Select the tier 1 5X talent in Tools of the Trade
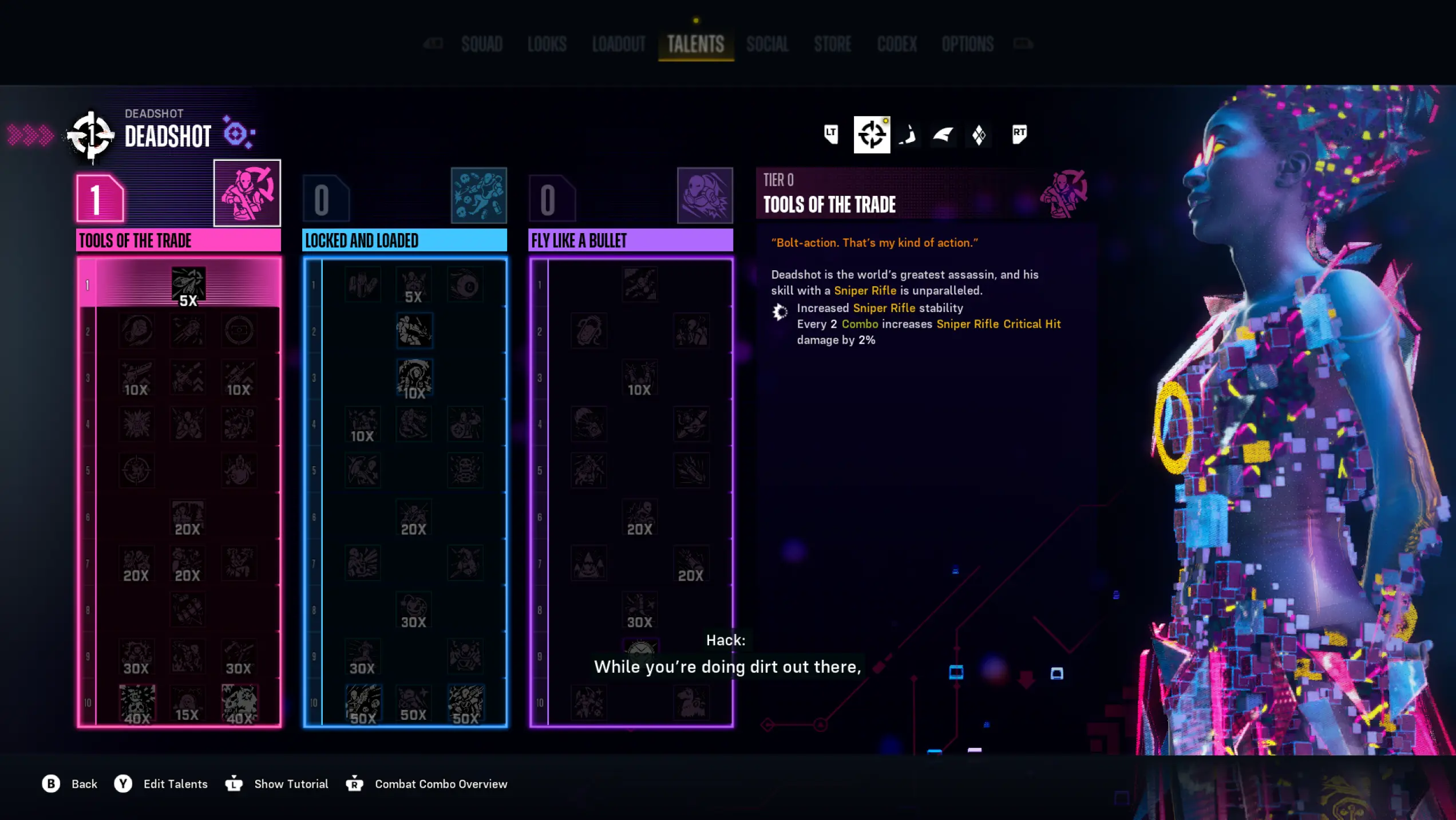This screenshot has width=1456, height=820. tap(188, 285)
